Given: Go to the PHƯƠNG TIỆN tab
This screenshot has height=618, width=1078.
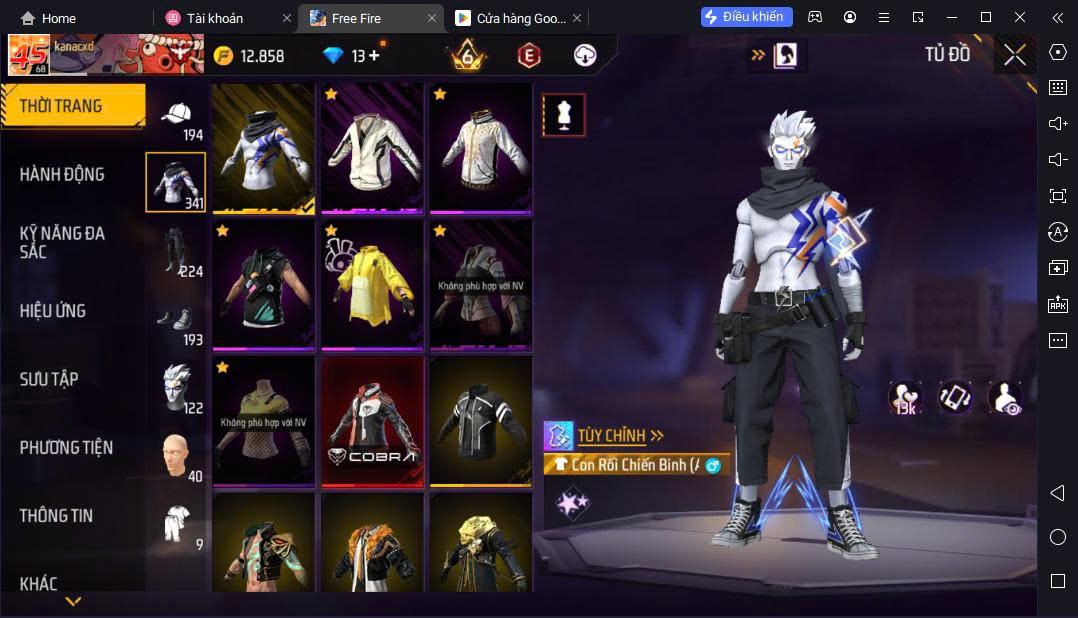Looking at the screenshot, I should (66, 447).
